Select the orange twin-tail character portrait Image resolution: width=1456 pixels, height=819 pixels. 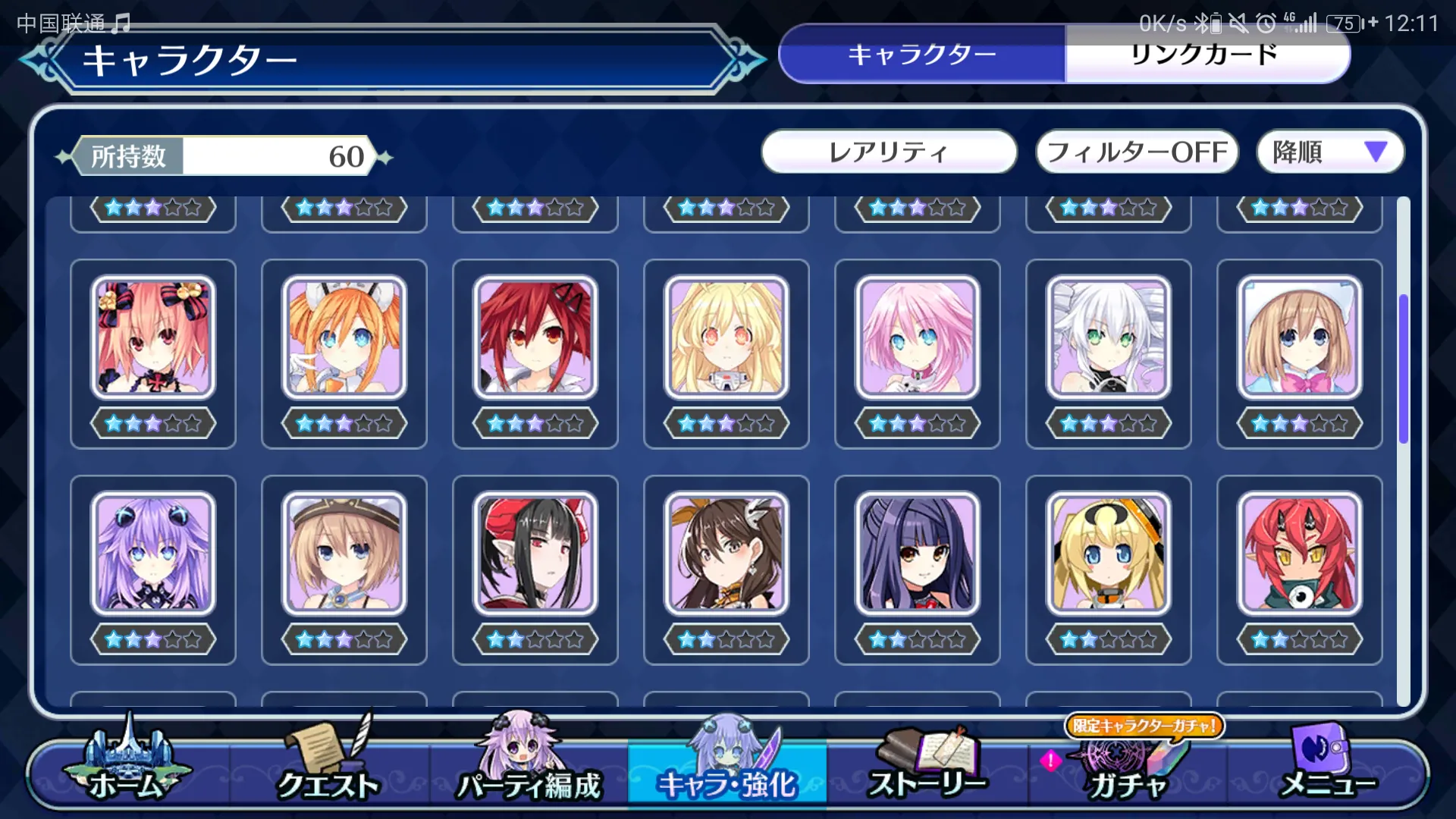tap(344, 337)
